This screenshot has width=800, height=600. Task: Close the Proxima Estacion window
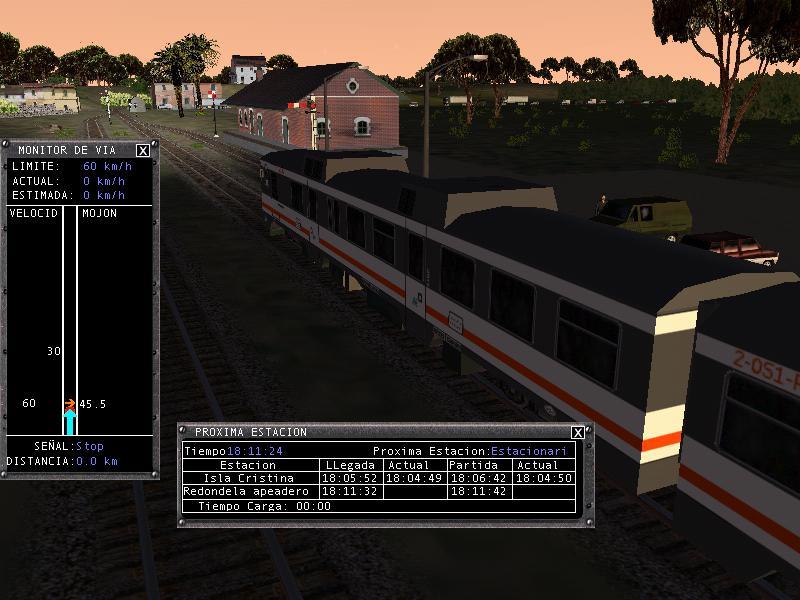point(578,433)
